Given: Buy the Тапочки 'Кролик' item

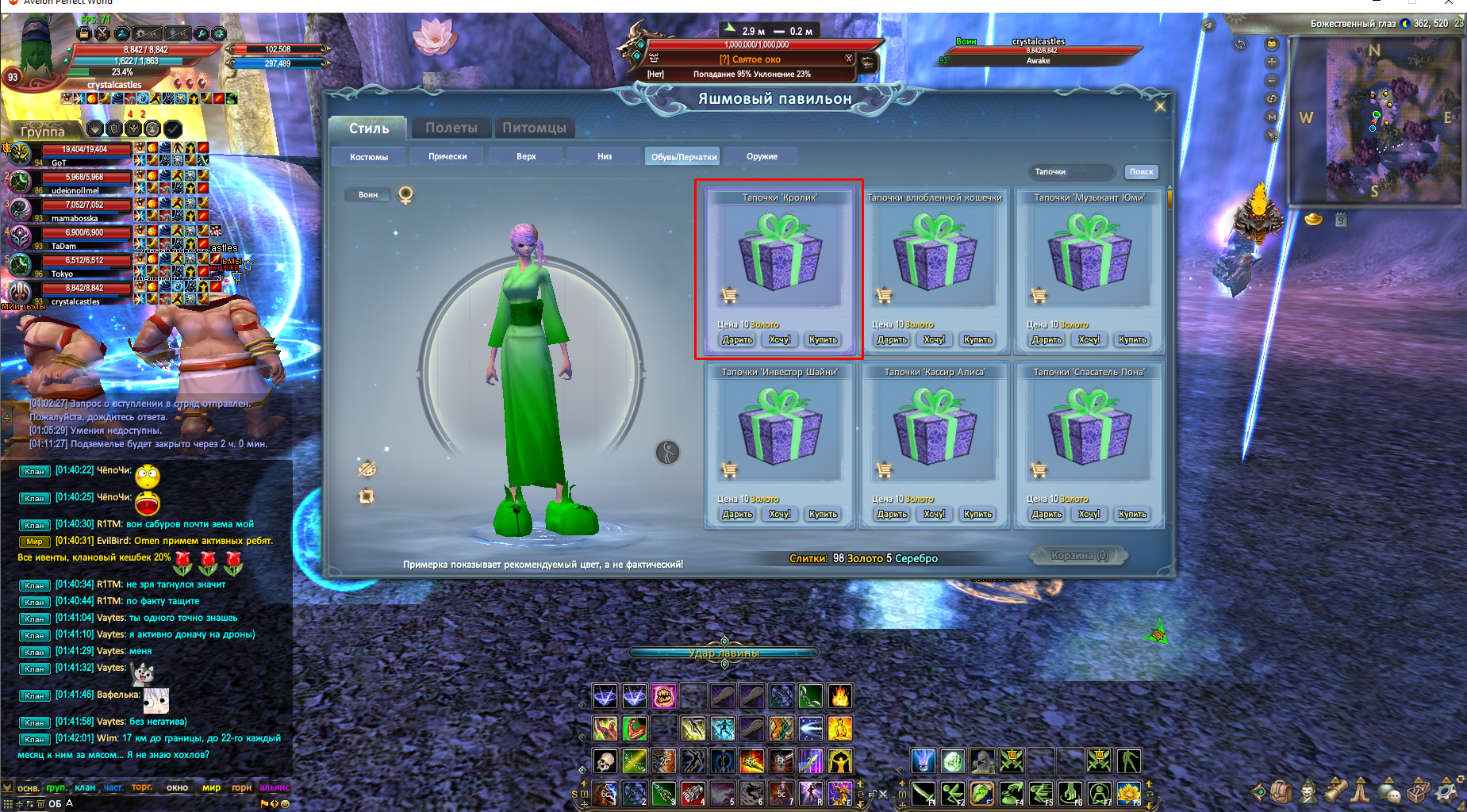Looking at the screenshot, I should (x=823, y=340).
